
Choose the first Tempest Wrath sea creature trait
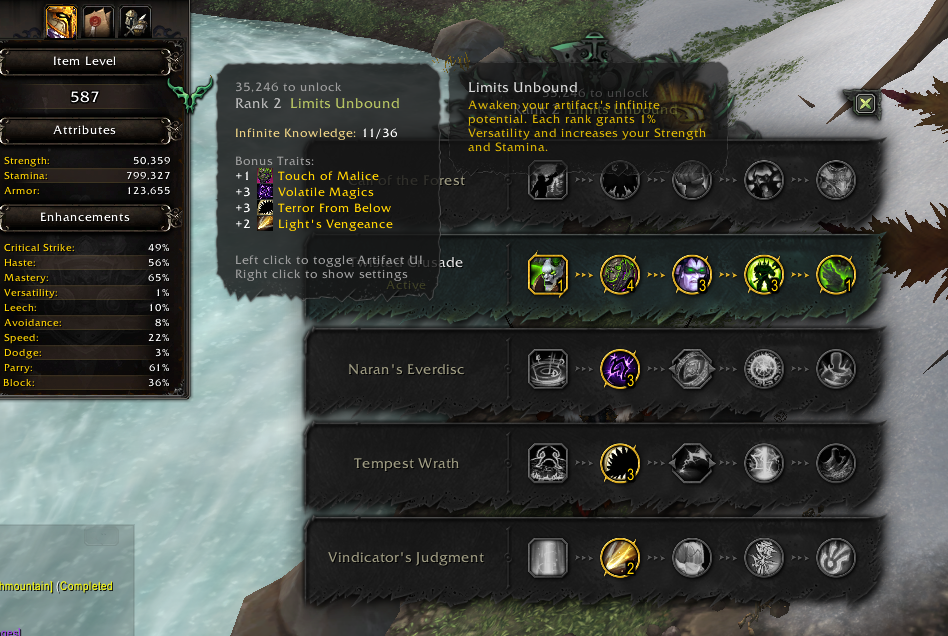pos(547,463)
